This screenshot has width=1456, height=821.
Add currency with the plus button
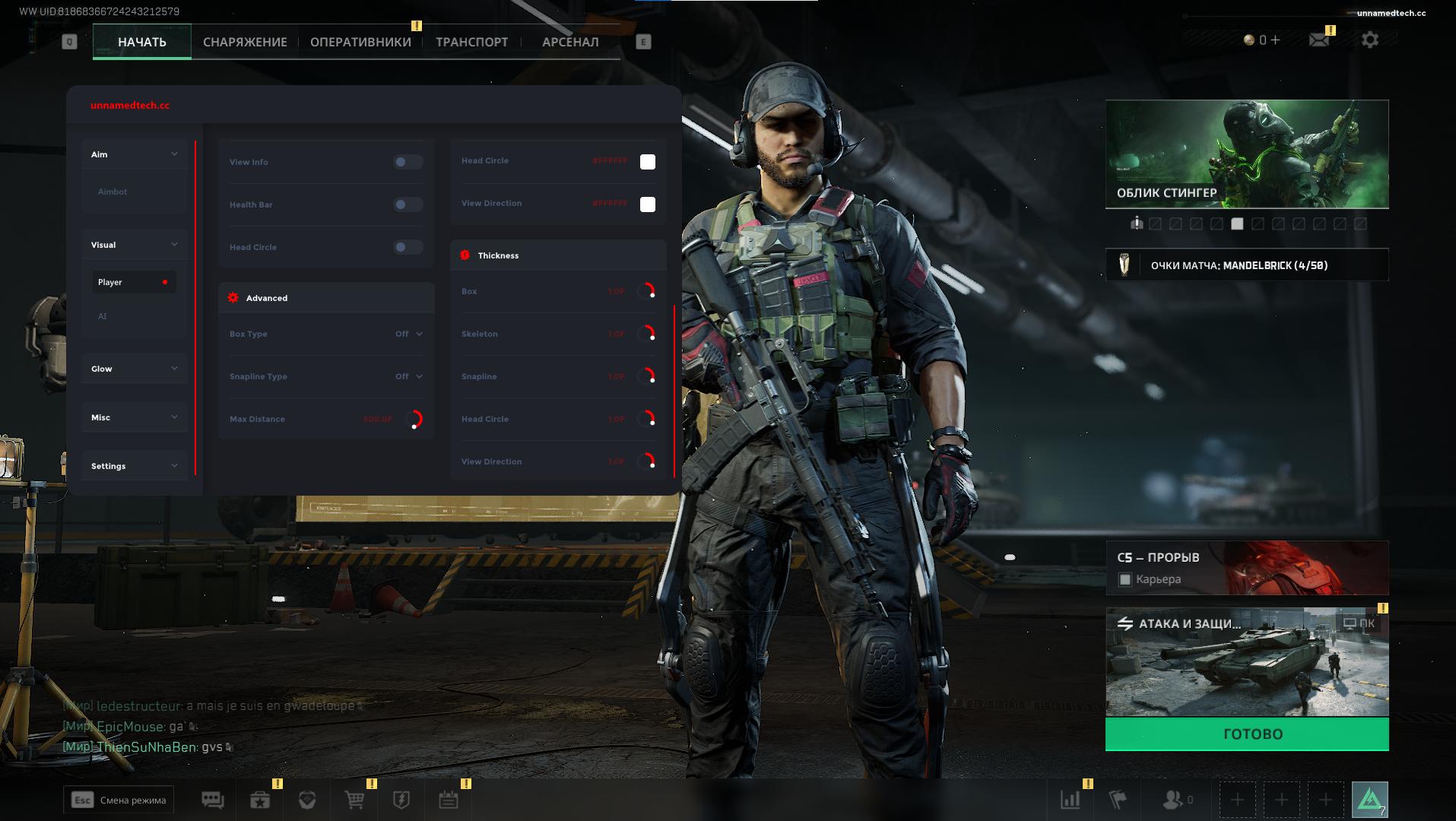[x=1275, y=40]
